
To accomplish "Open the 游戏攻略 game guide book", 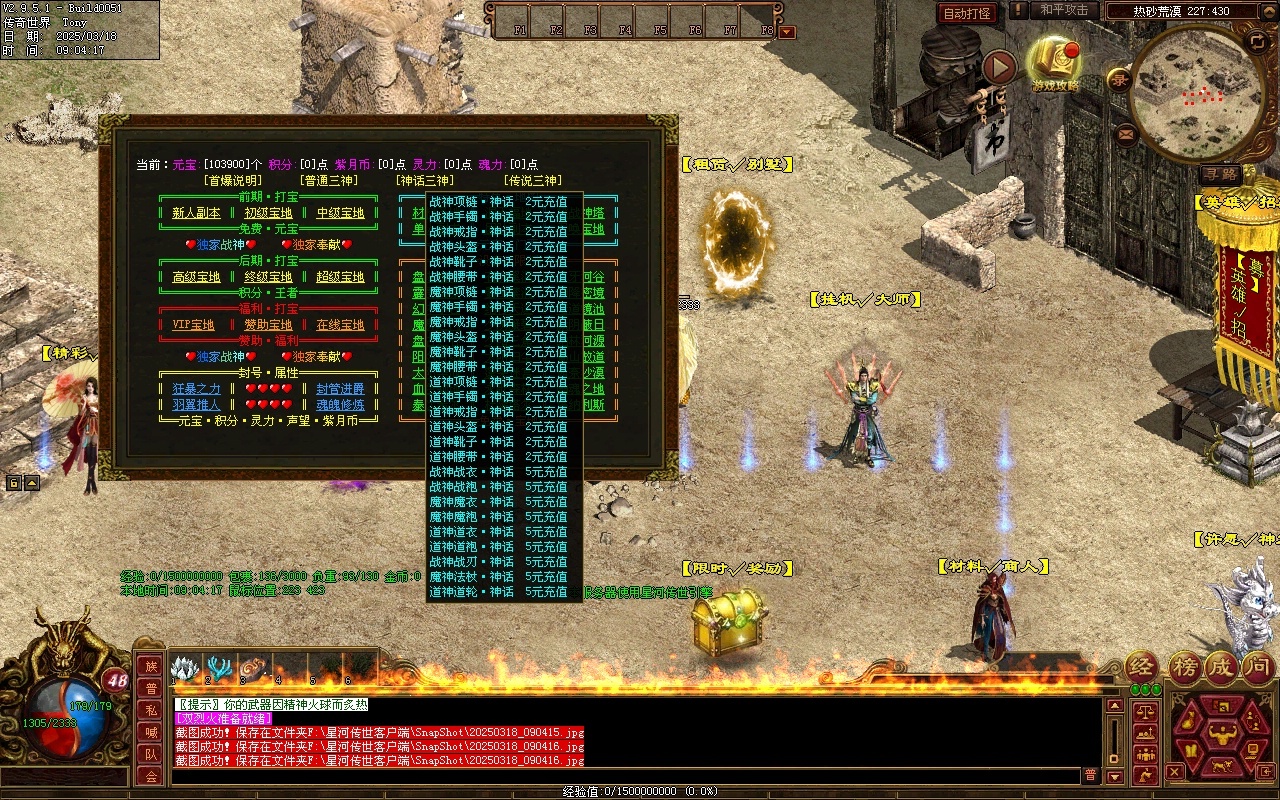I will click(x=1055, y=62).
